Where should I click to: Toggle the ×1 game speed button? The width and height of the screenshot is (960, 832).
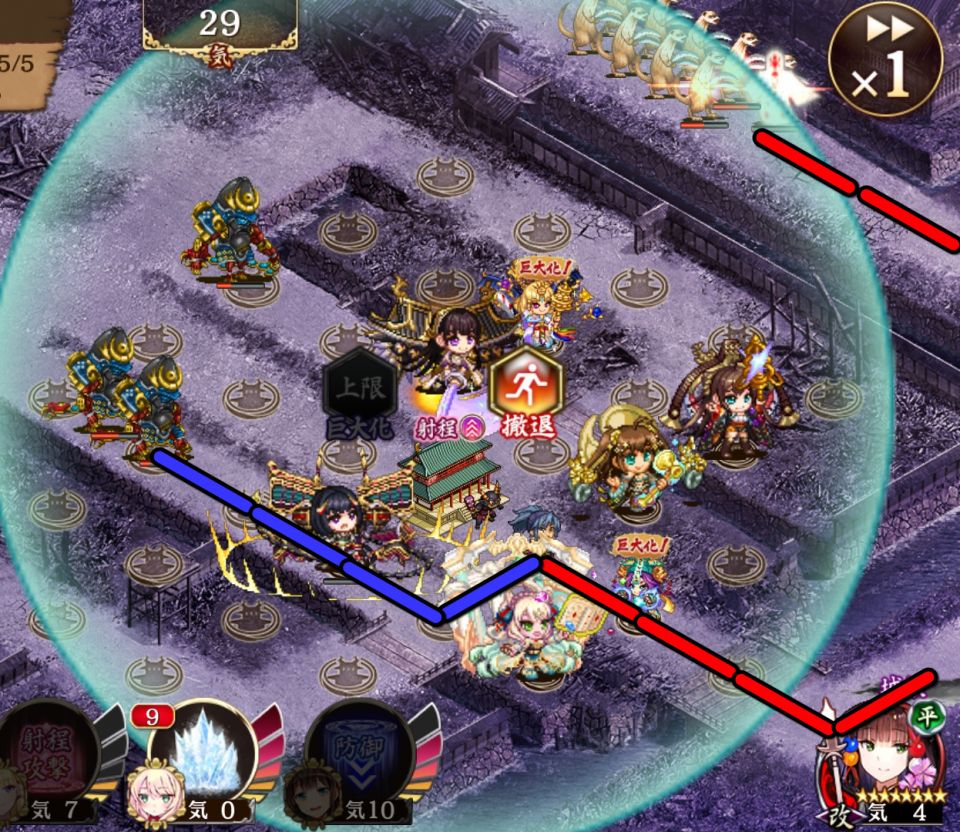point(885,60)
